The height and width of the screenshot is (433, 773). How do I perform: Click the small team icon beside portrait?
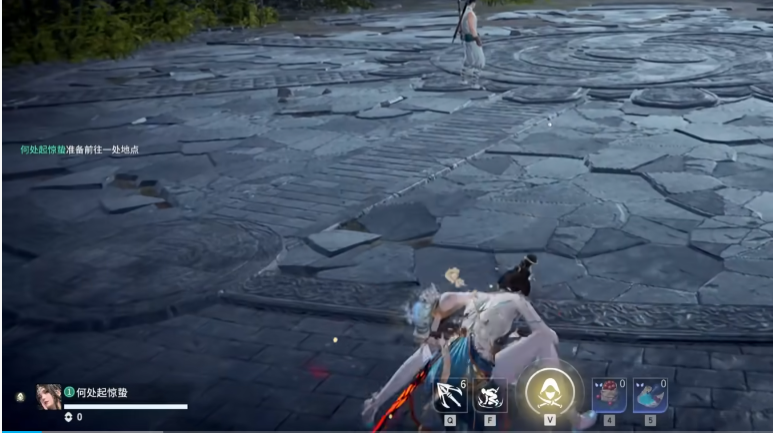pyautogui.click(x=21, y=397)
